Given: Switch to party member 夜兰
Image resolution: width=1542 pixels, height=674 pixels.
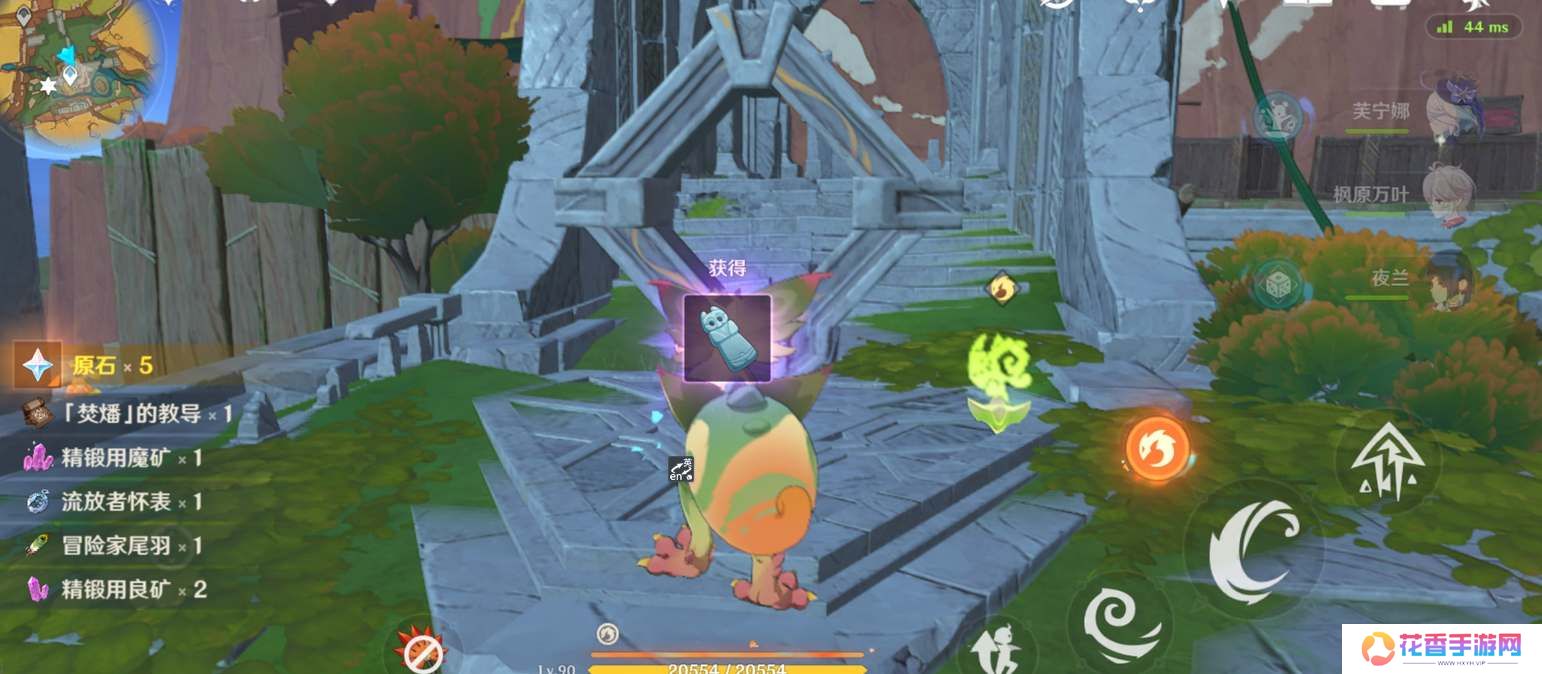Looking at the screenshot, I should (x=1448, y=278).
